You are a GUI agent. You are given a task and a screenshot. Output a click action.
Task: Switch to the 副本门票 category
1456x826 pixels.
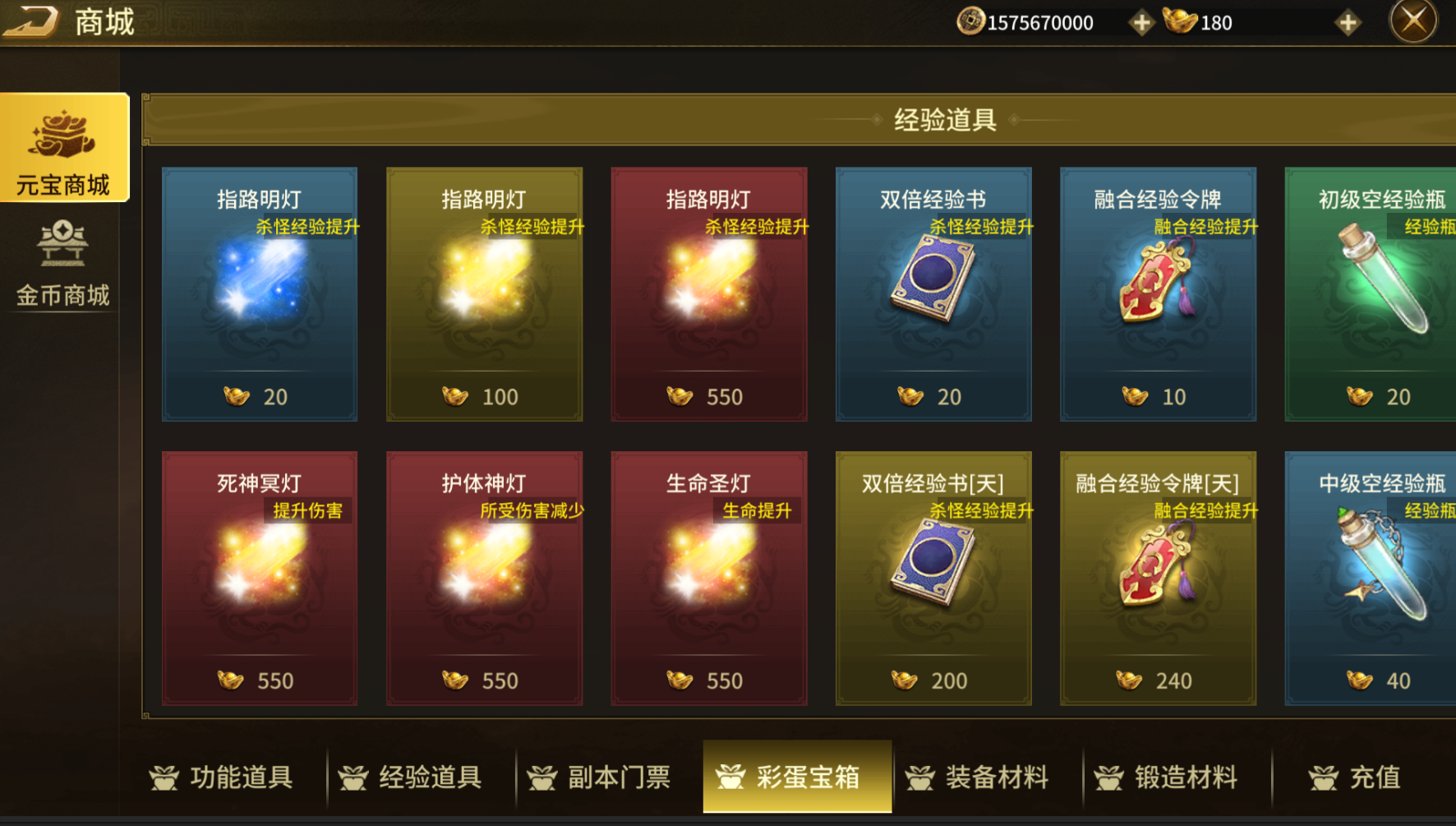[600, 777]
